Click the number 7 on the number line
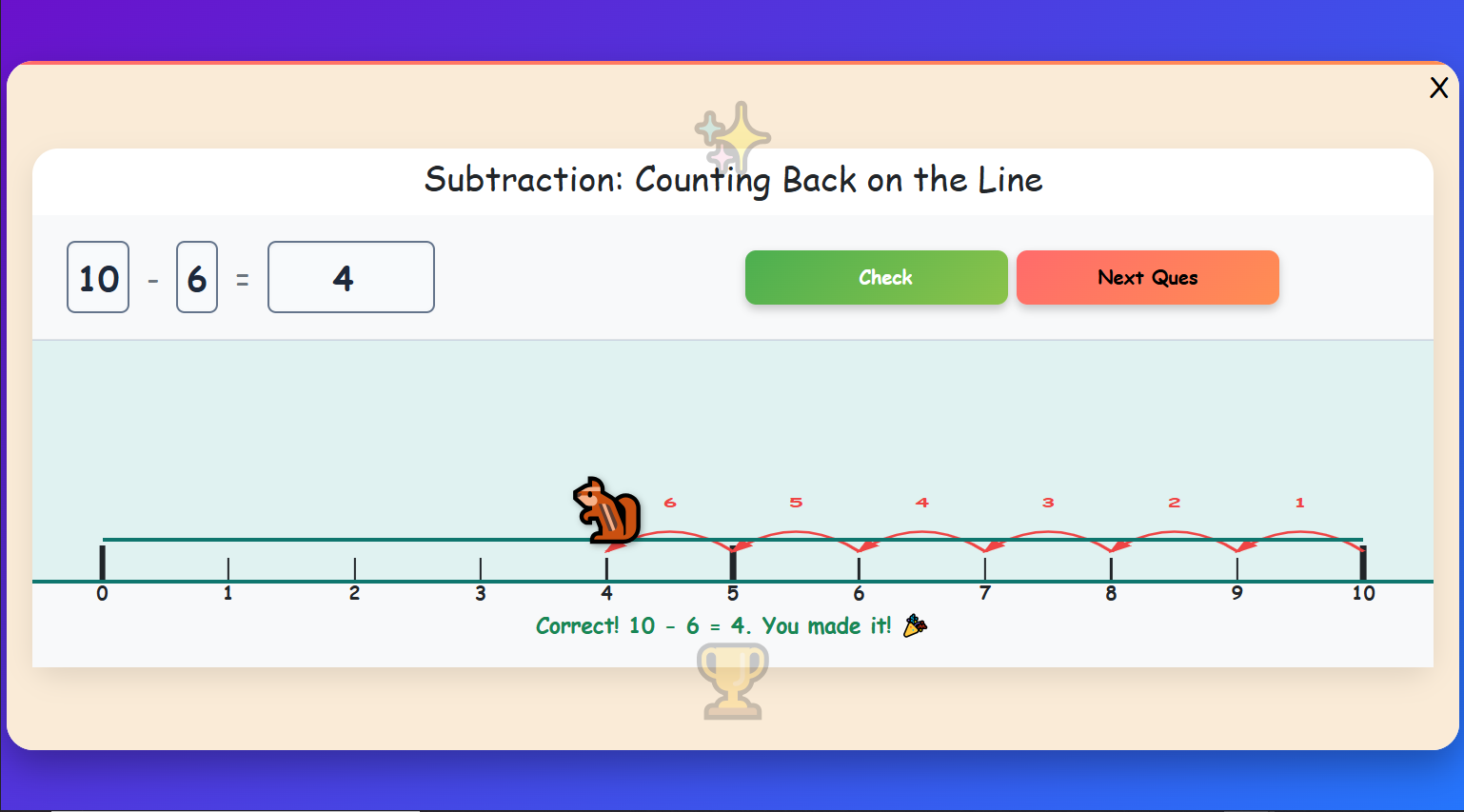Viewport: 1464px width, 812px height. pyautogui.click(x=984, y=592)
